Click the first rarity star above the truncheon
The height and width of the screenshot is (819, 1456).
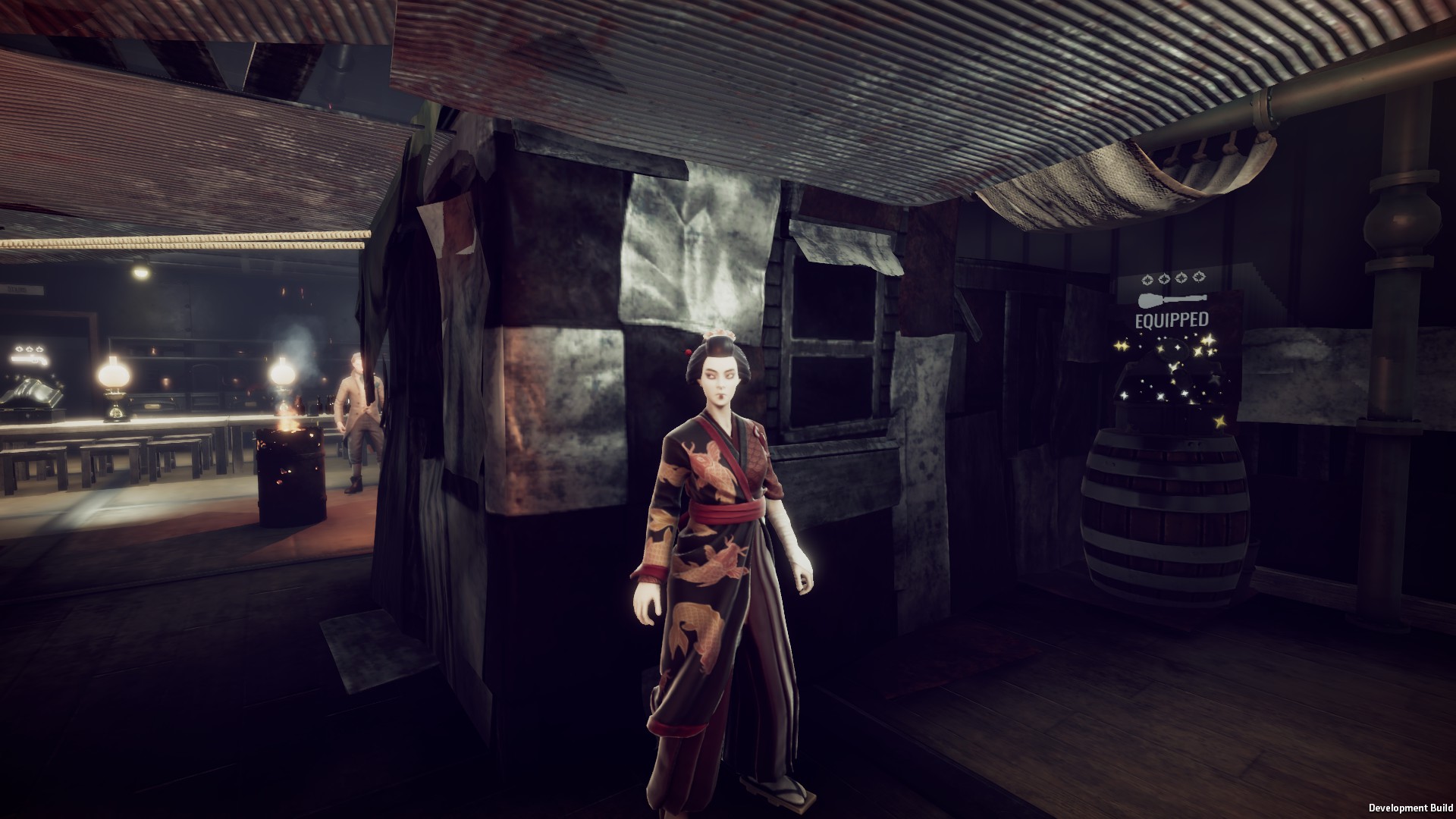1147,279
